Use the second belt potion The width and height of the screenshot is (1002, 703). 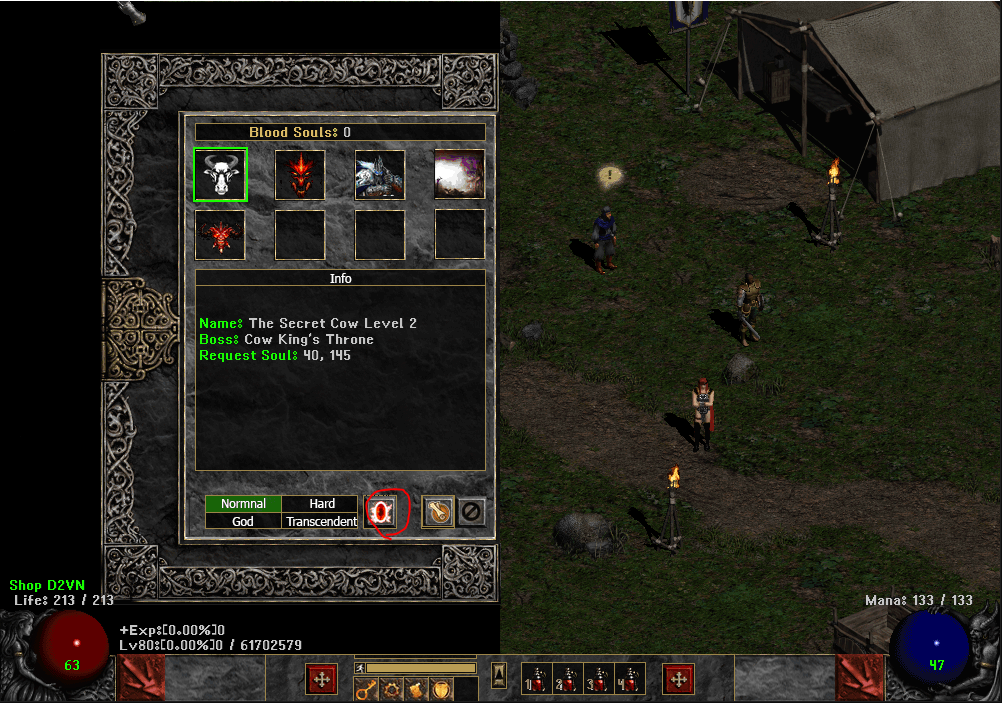click(x=568, y=679)
